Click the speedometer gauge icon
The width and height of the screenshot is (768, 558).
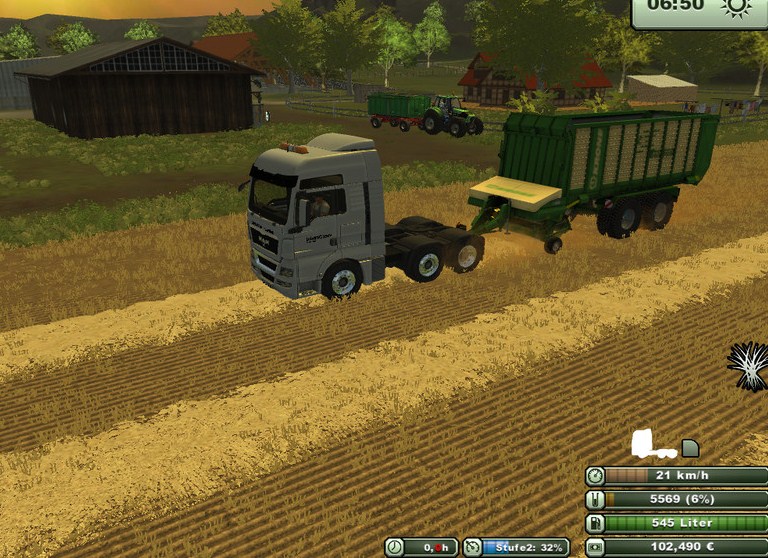tap(595, 476)
